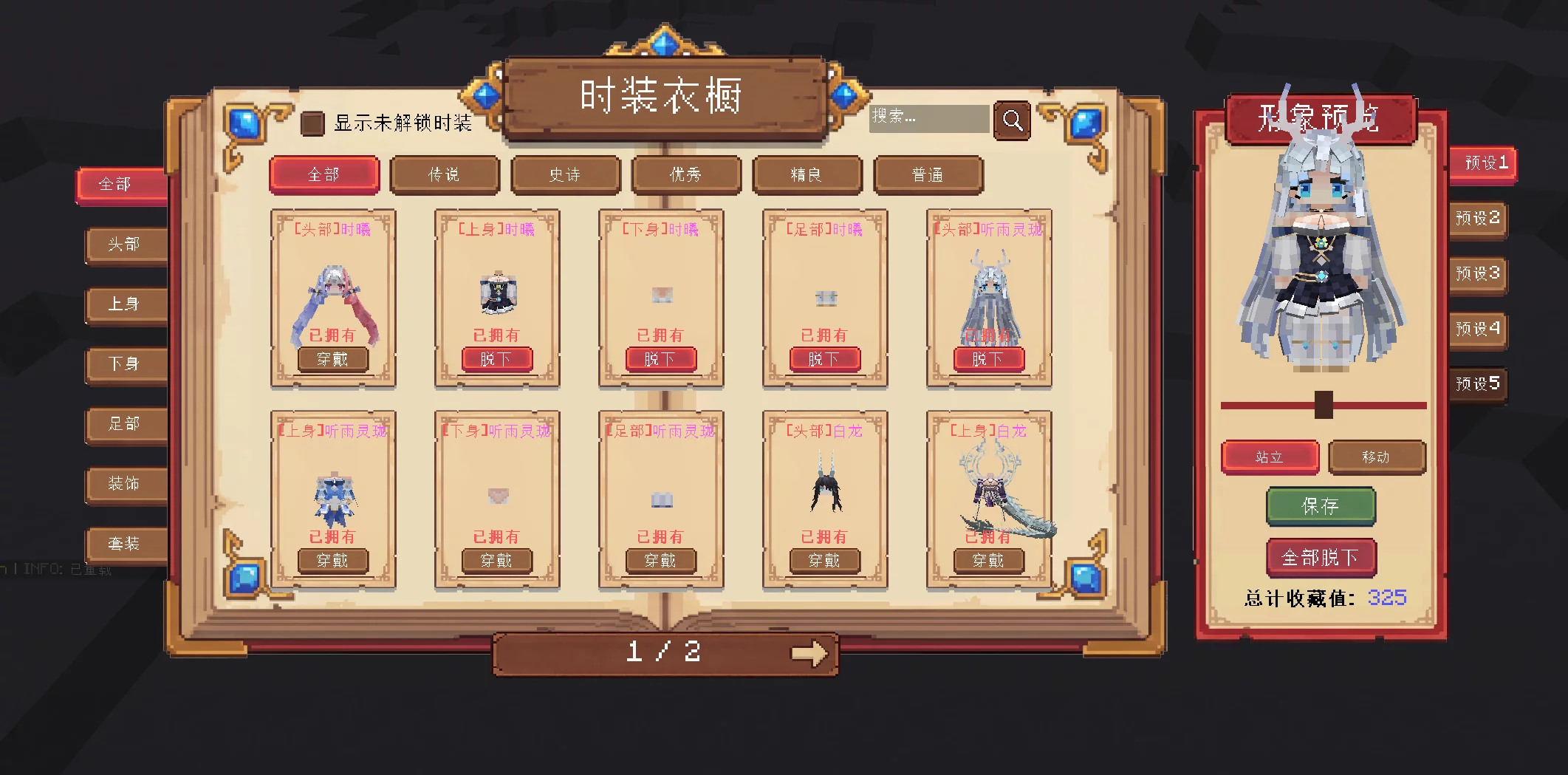Select the 预设2 preset tab
The image size is (1568, 775).
tap(1477, 219)
